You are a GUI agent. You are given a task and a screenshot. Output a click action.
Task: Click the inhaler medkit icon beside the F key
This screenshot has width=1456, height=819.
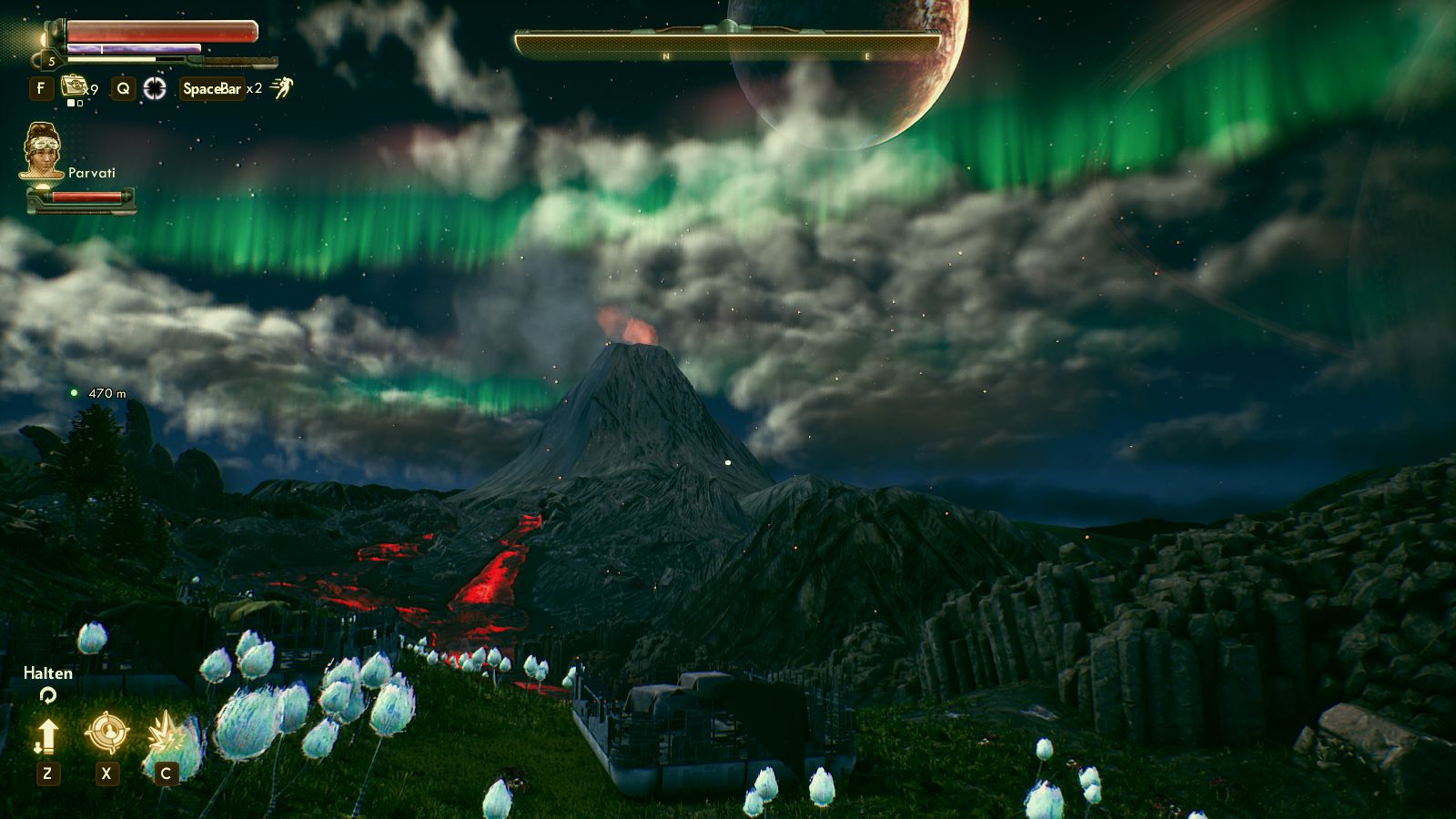[75, 87]
